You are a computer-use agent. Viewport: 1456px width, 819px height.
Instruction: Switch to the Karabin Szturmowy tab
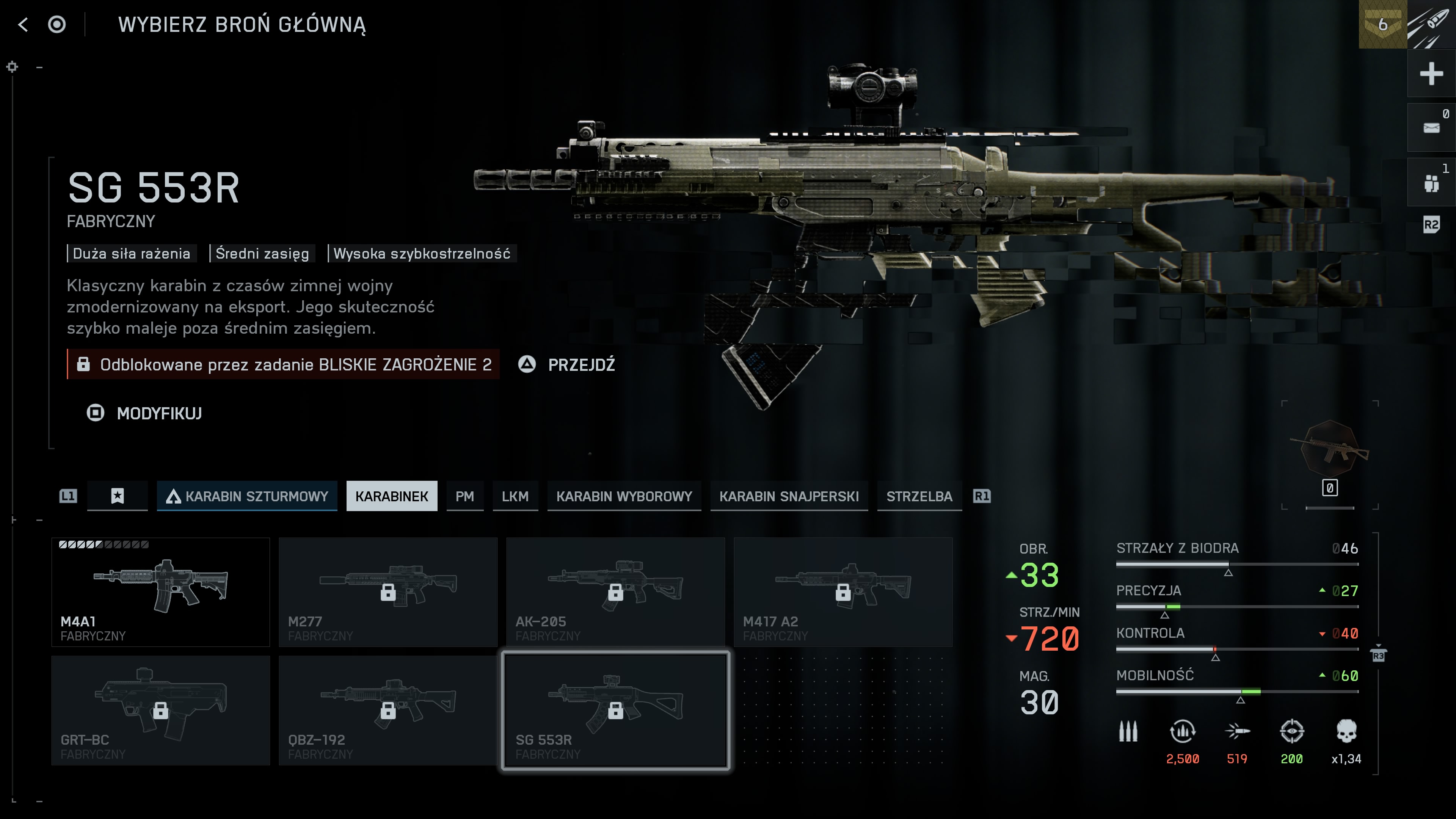(x=247, y=496)
